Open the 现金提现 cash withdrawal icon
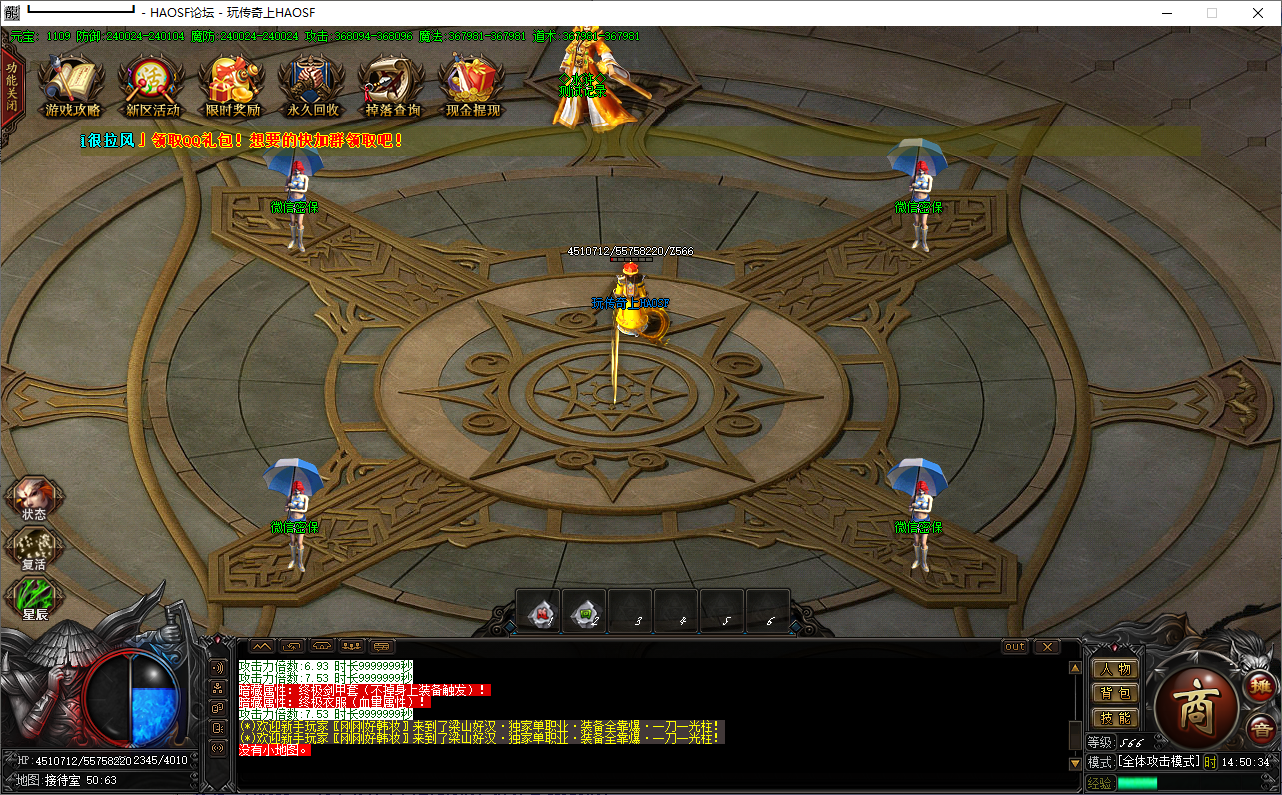Screen dimensions: 1282x795 tap(472, 86)
